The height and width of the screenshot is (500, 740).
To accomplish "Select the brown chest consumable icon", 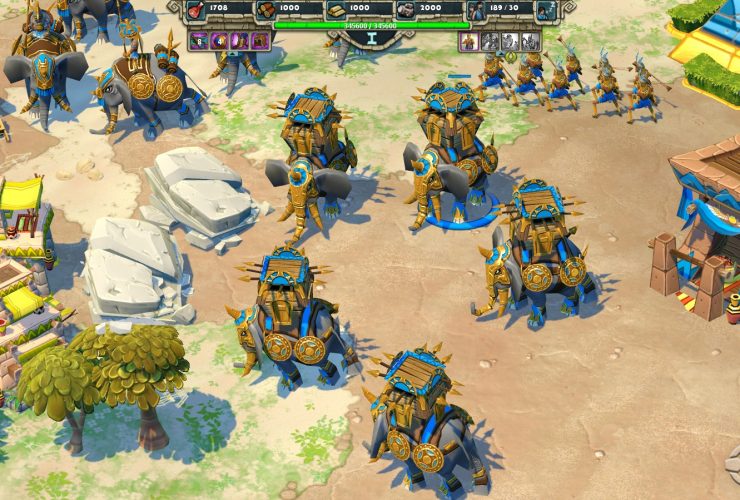I will 261,41.
